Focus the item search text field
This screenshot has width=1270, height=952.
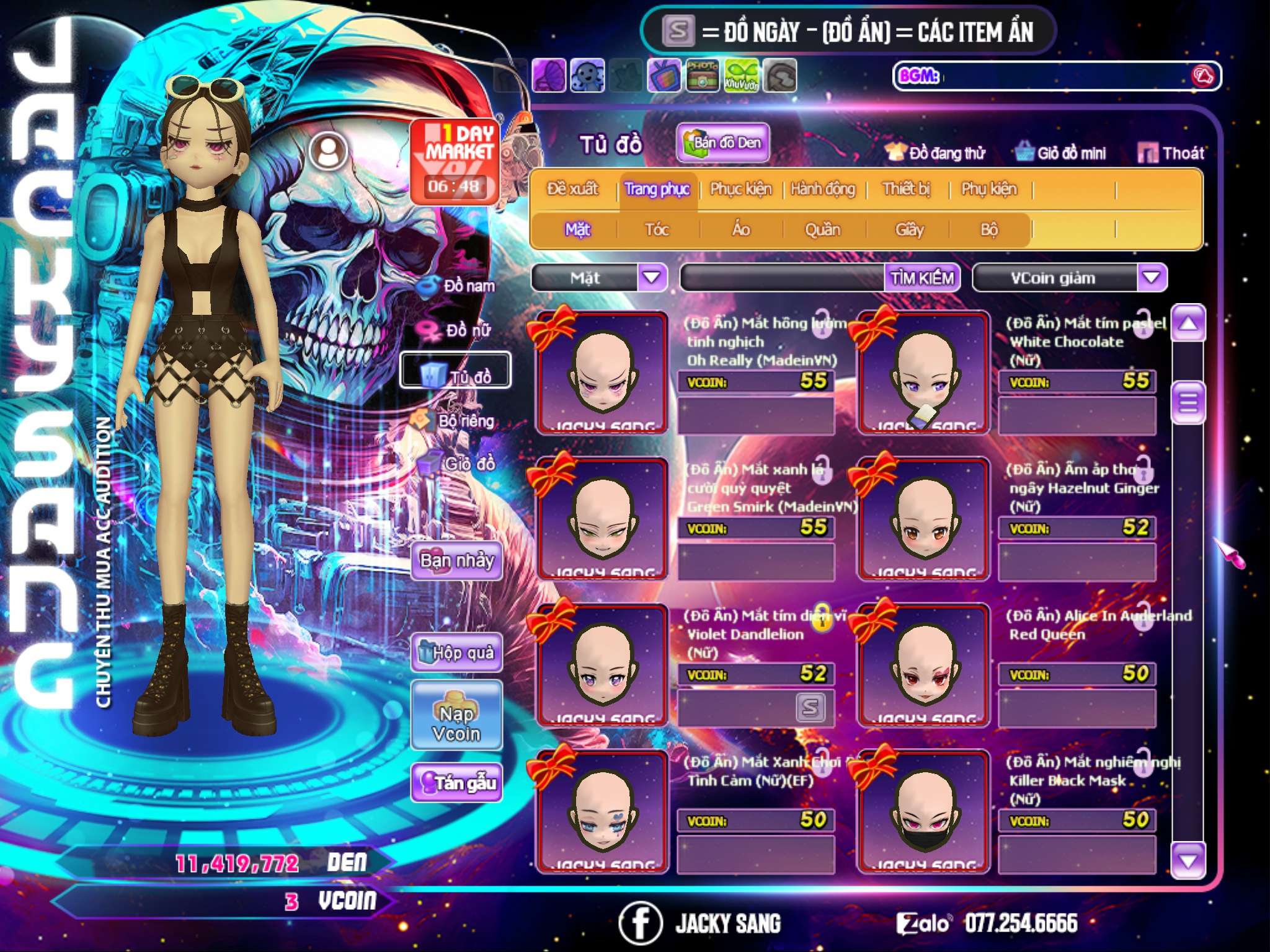click(783, 278)
